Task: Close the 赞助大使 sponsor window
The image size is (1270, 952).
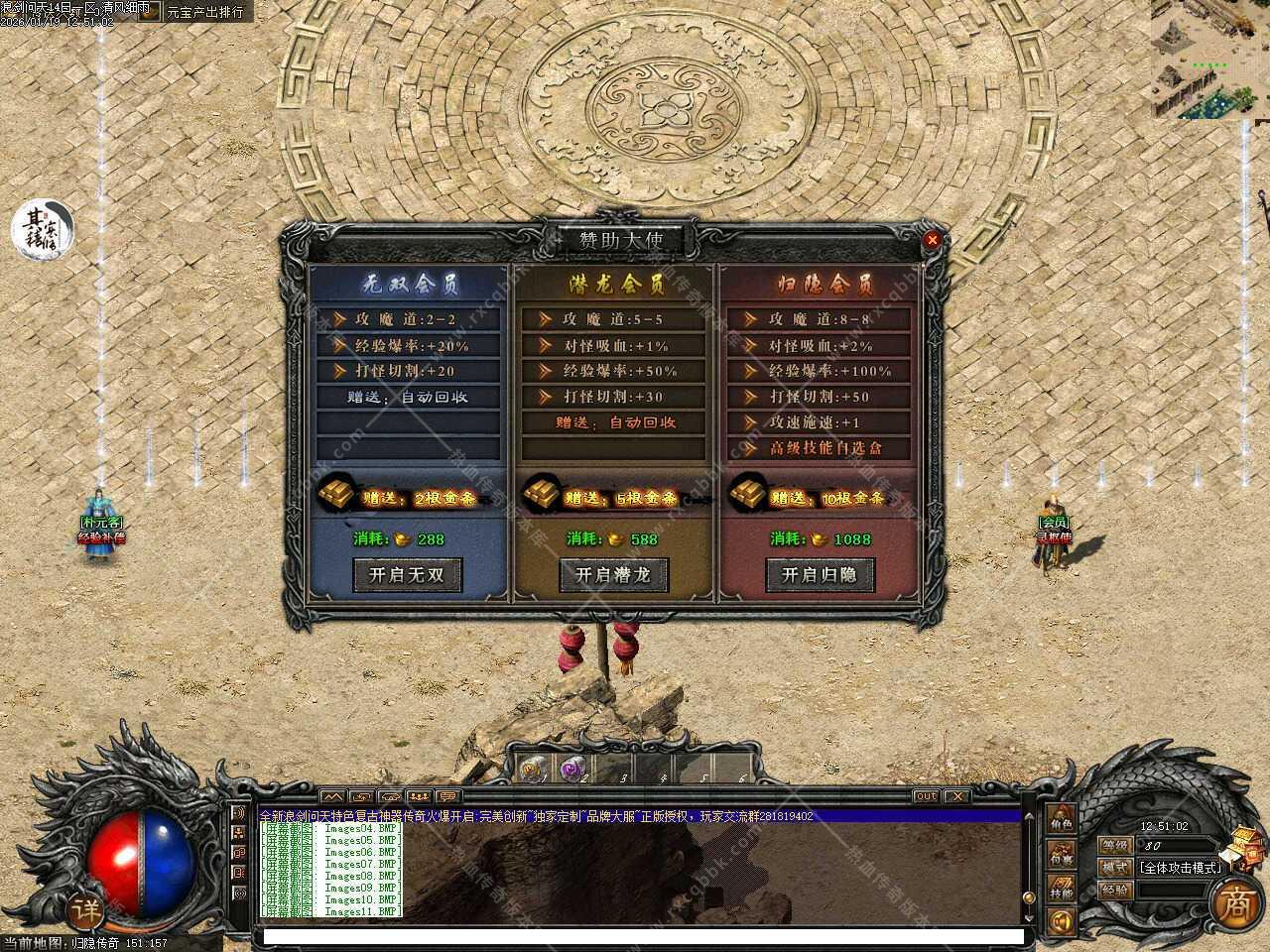Action: 932,240
